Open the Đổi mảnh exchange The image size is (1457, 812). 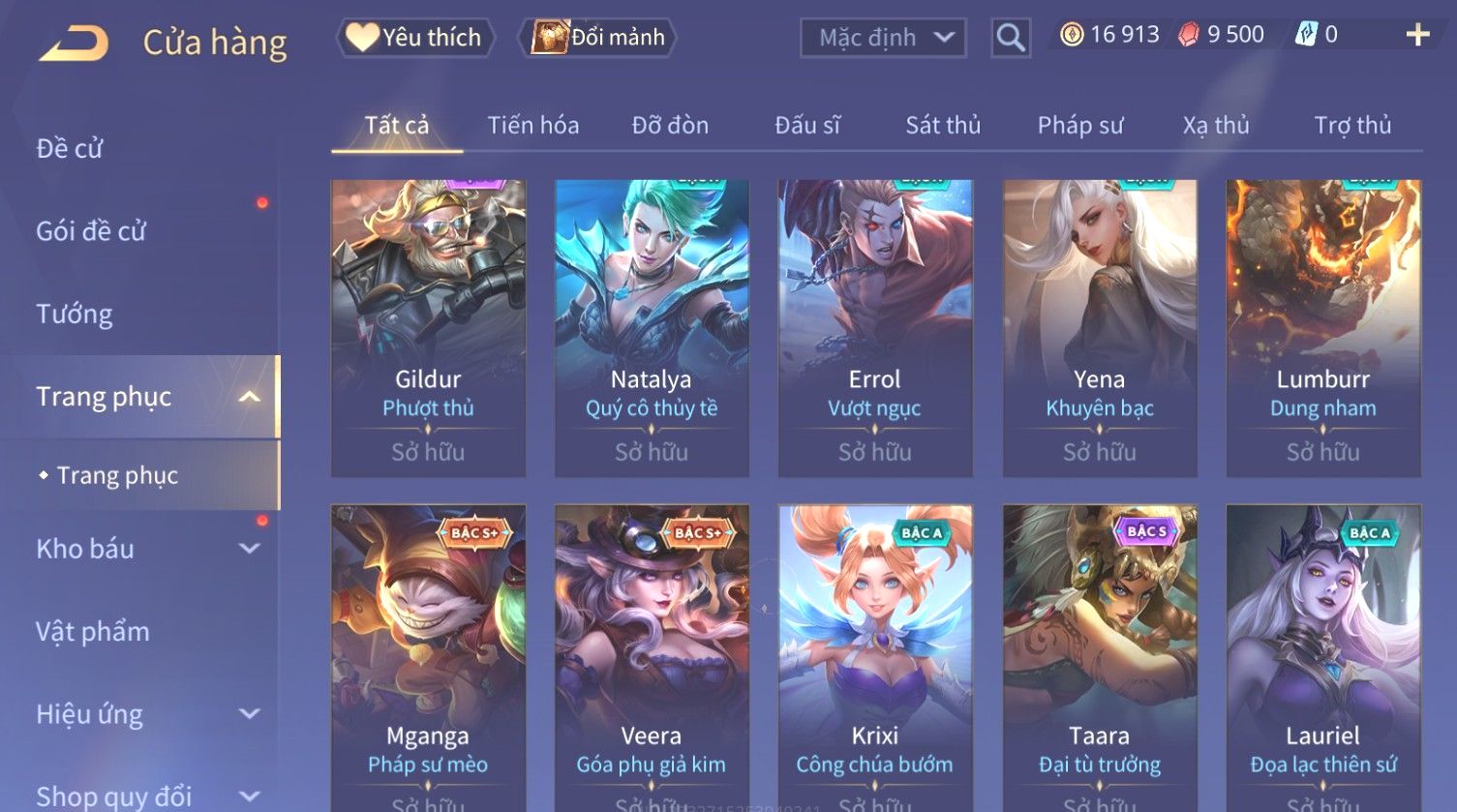[599, 38]
